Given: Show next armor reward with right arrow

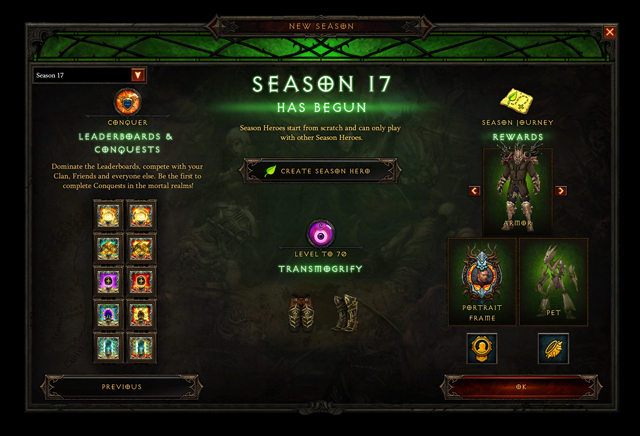Looking at the screenshot, I should pyautogui.click(x=561, y=191).
